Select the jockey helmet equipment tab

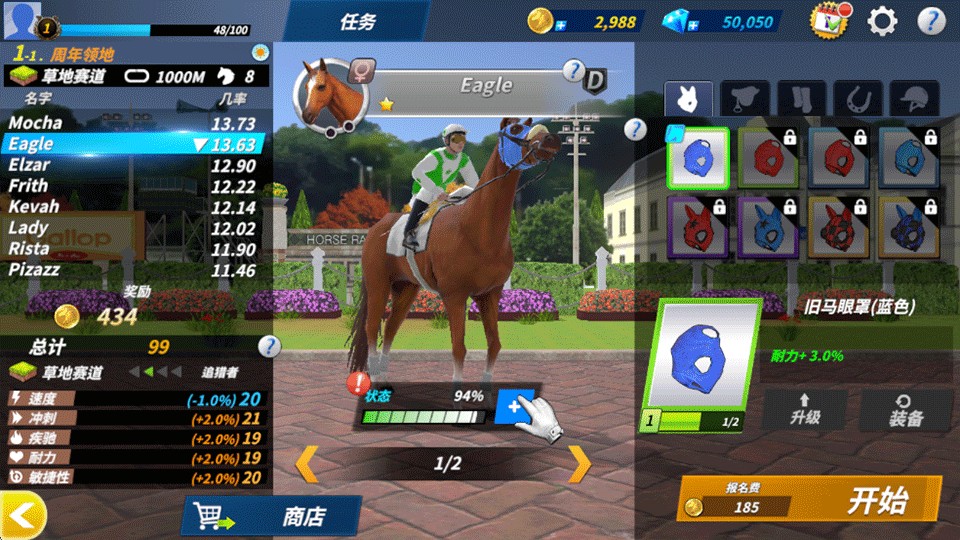(x=914, y=99)
